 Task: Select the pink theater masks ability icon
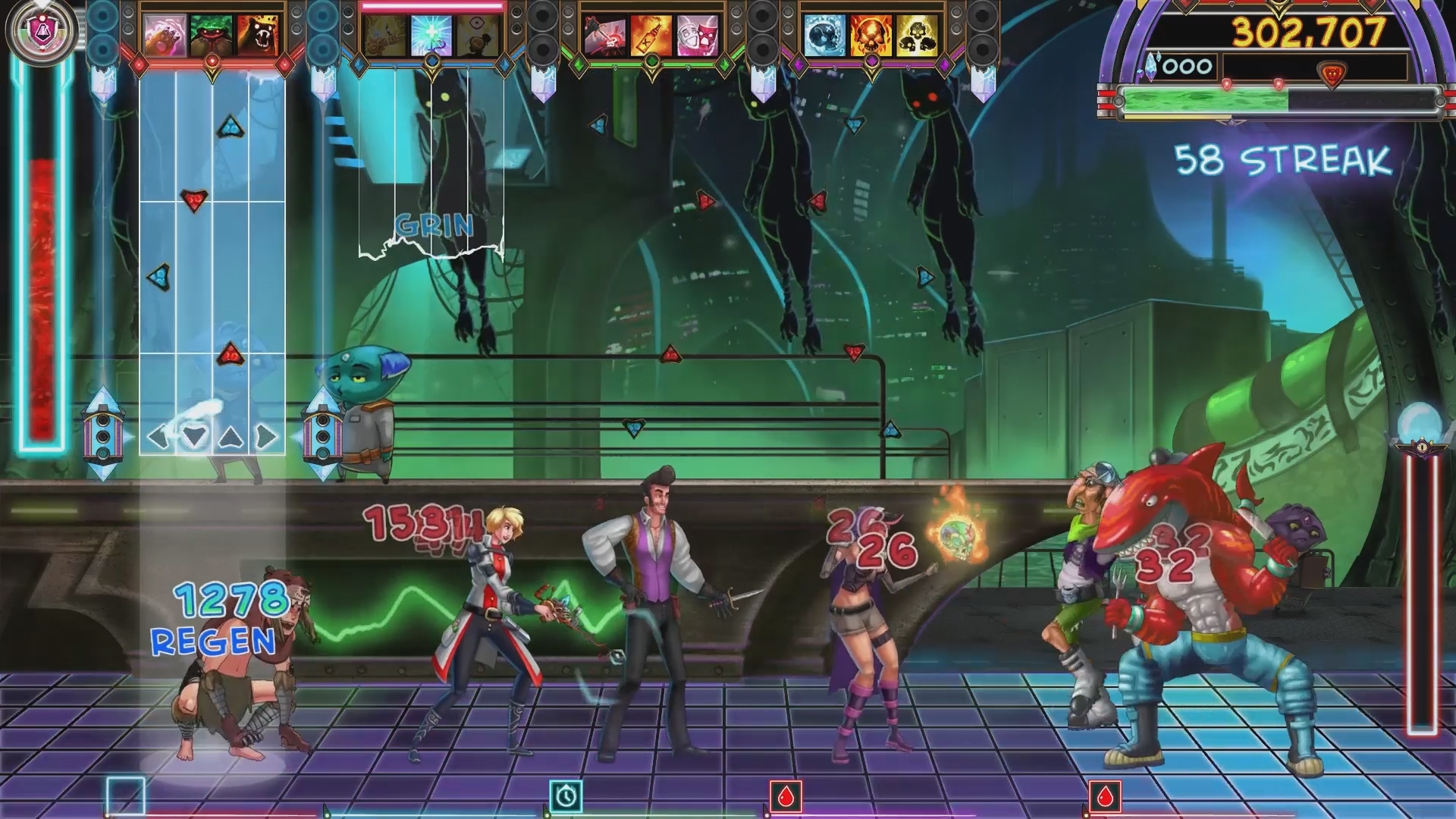pos(697,34)
